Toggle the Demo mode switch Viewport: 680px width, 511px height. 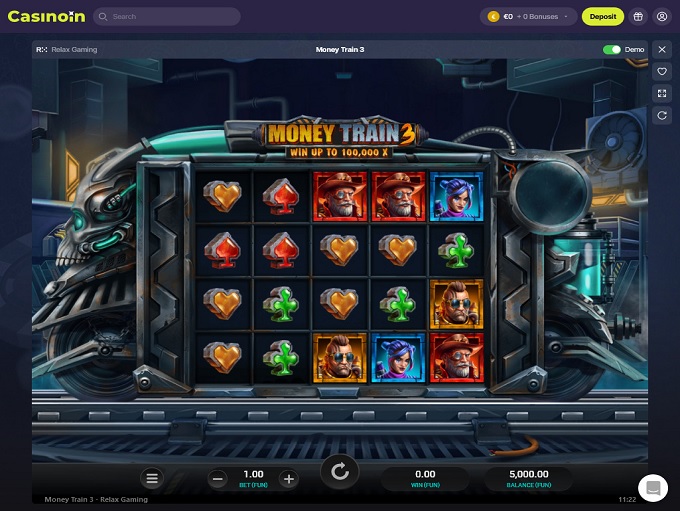coord(611,49)
